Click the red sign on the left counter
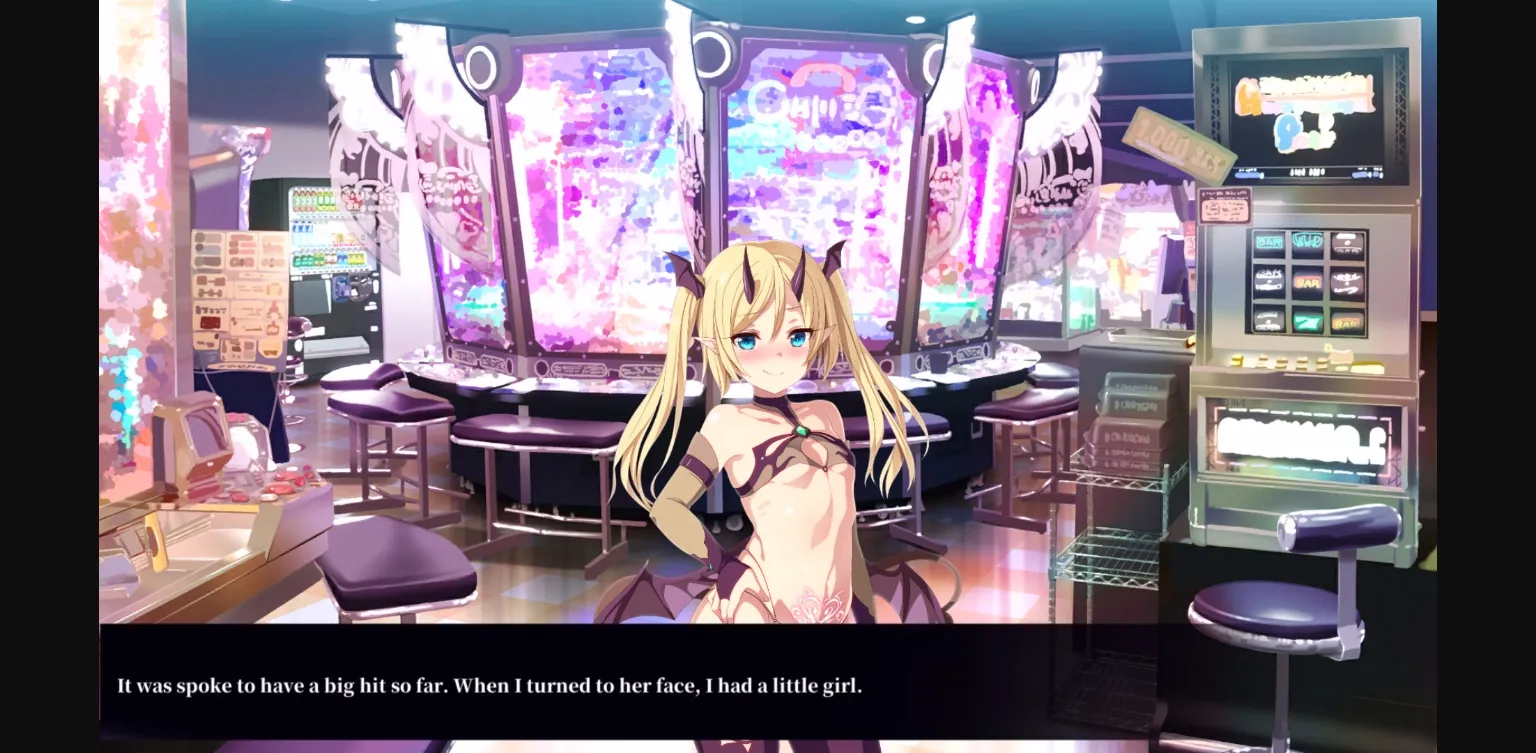This screenshot has height=753, width=1536. point(209,323)
